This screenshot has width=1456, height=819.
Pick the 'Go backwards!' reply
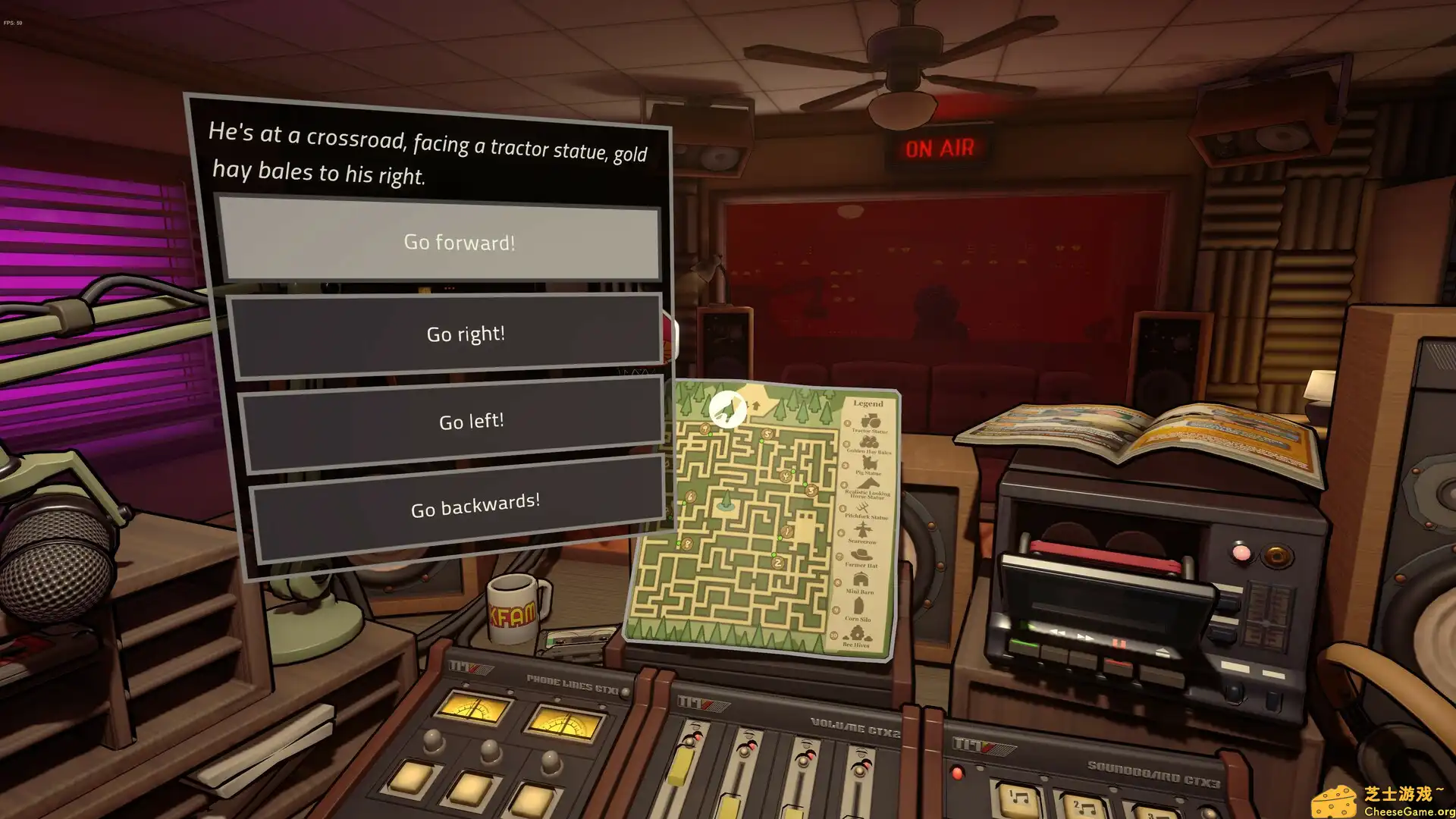475,501
